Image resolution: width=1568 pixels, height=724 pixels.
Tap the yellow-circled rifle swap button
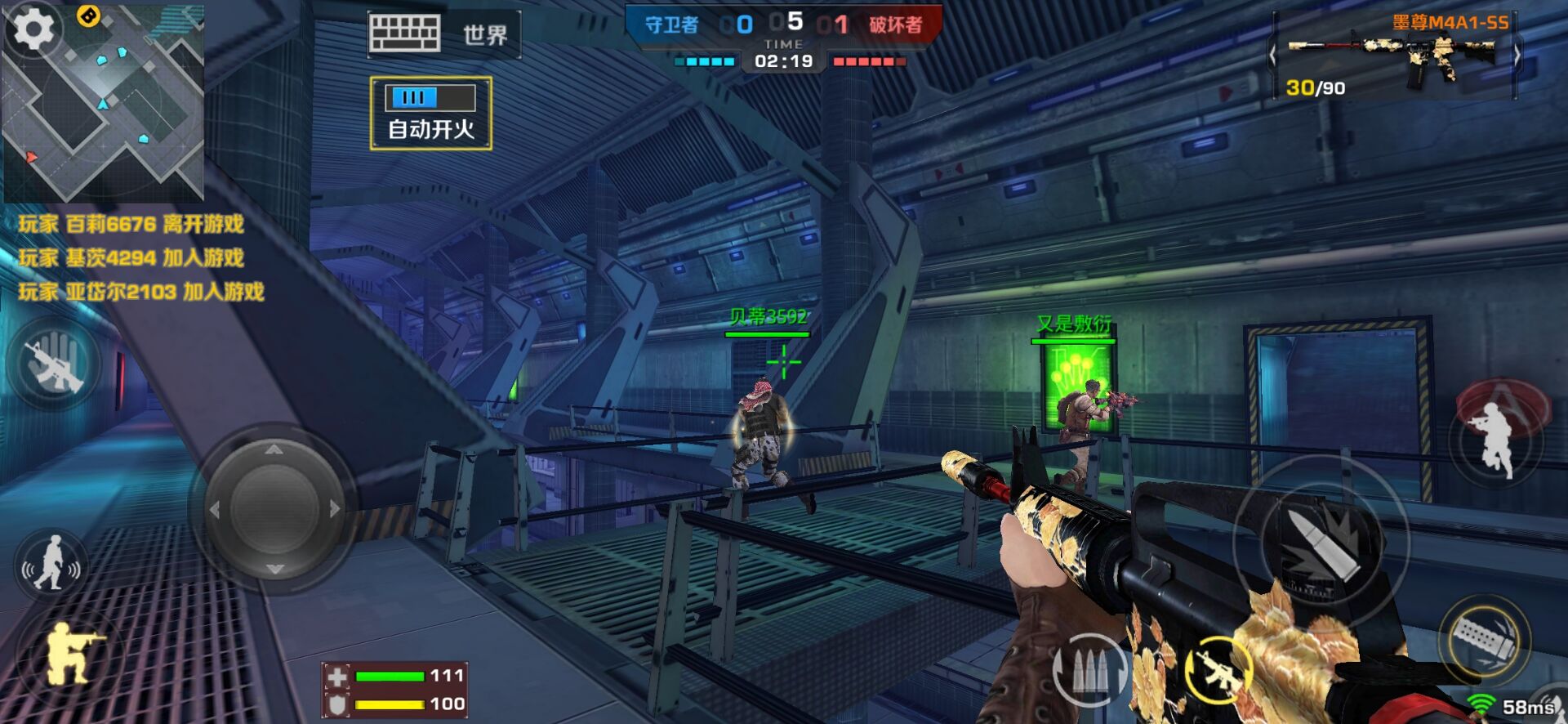point(1218,669)
